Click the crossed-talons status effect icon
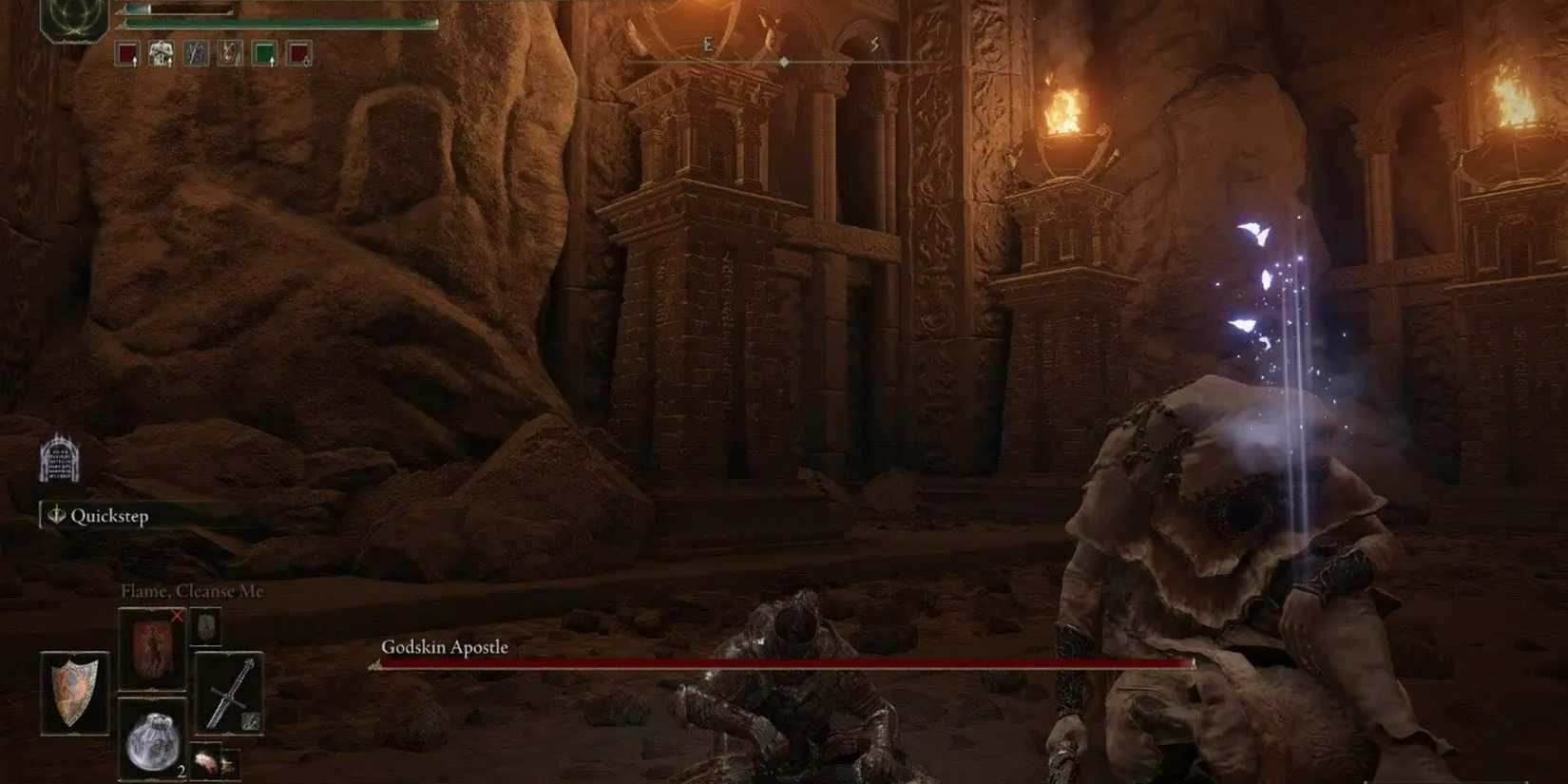The image size is (1568, 784). click(228, 53)
